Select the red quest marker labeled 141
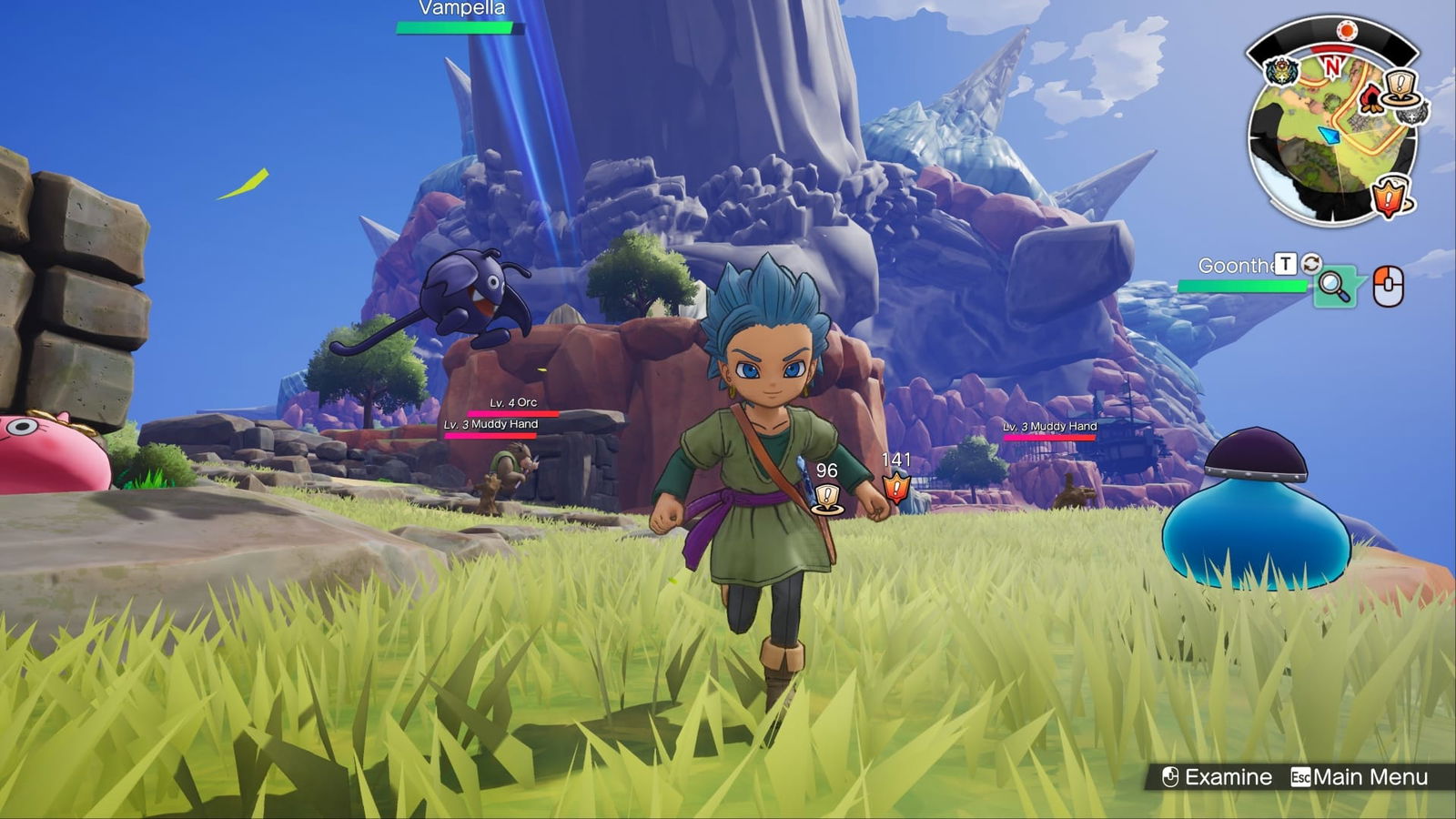The height and width of the screenshot is (819, 1456). coord(896,488)
